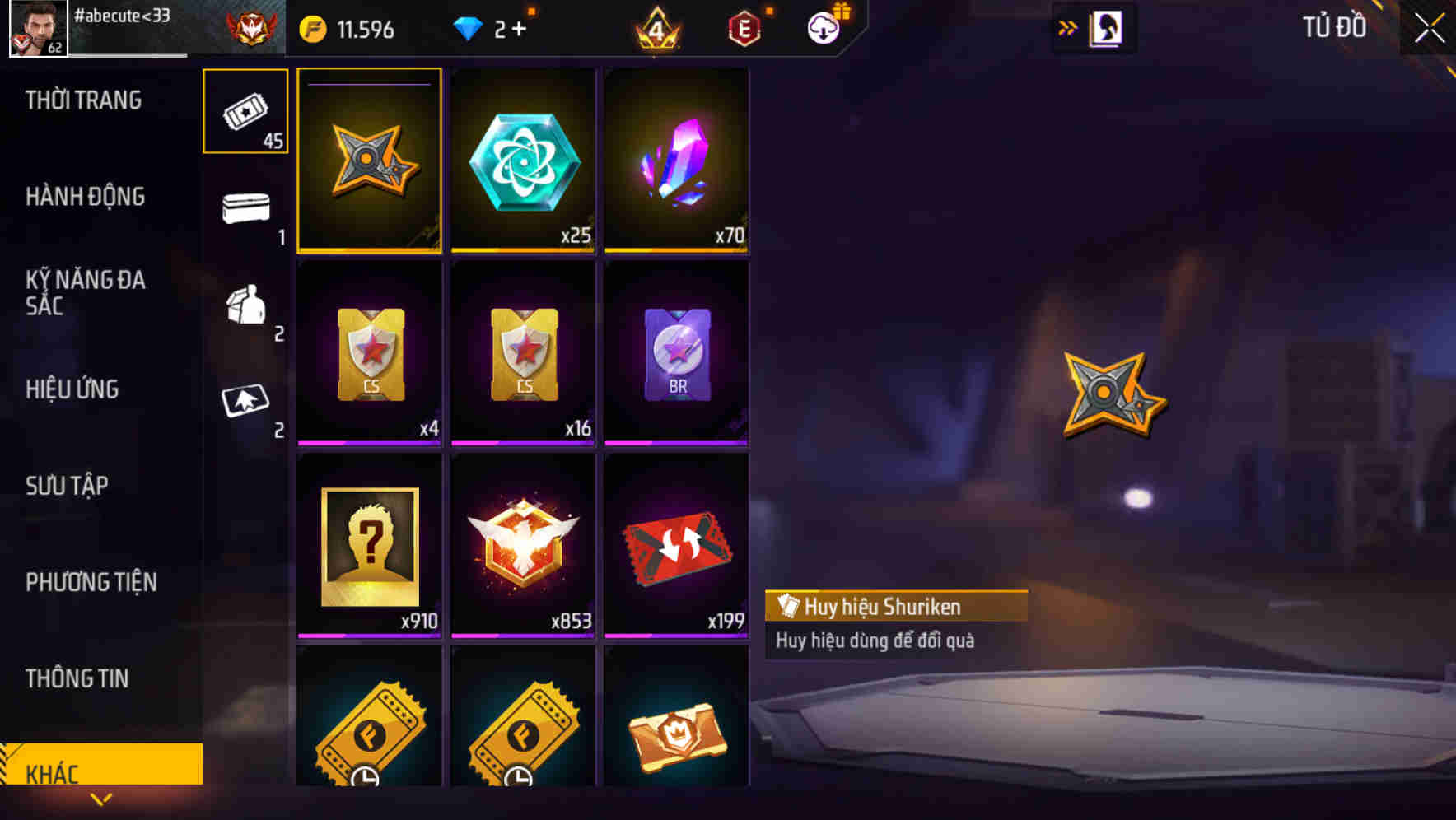Screen dimensions: 1456x820
Task: Expand the sidebar with the bottom chevron
Action: pos(101,799)
